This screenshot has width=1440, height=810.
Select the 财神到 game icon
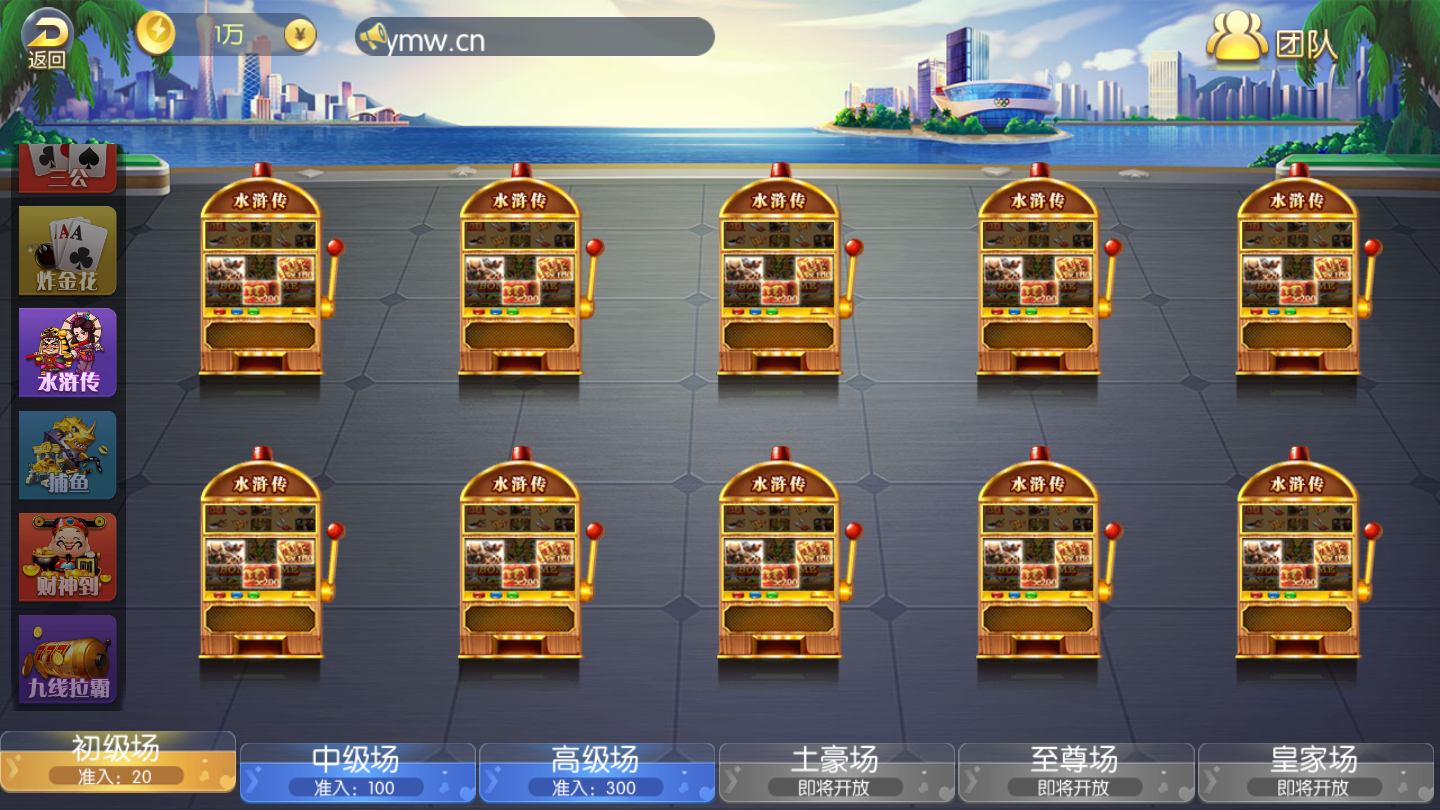coord(67,557)
